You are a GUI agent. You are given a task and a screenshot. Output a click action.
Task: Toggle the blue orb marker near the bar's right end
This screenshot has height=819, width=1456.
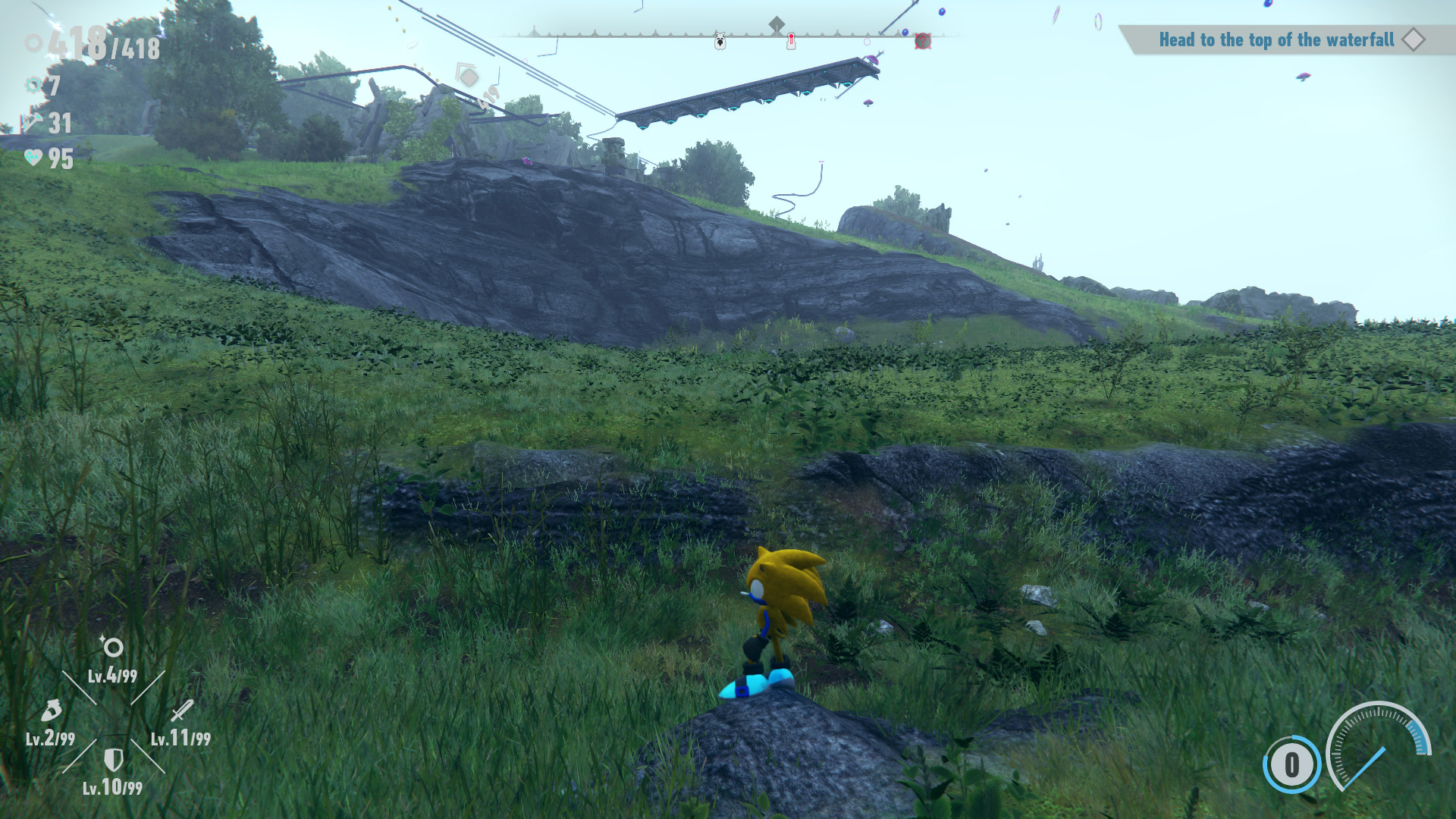905,33
